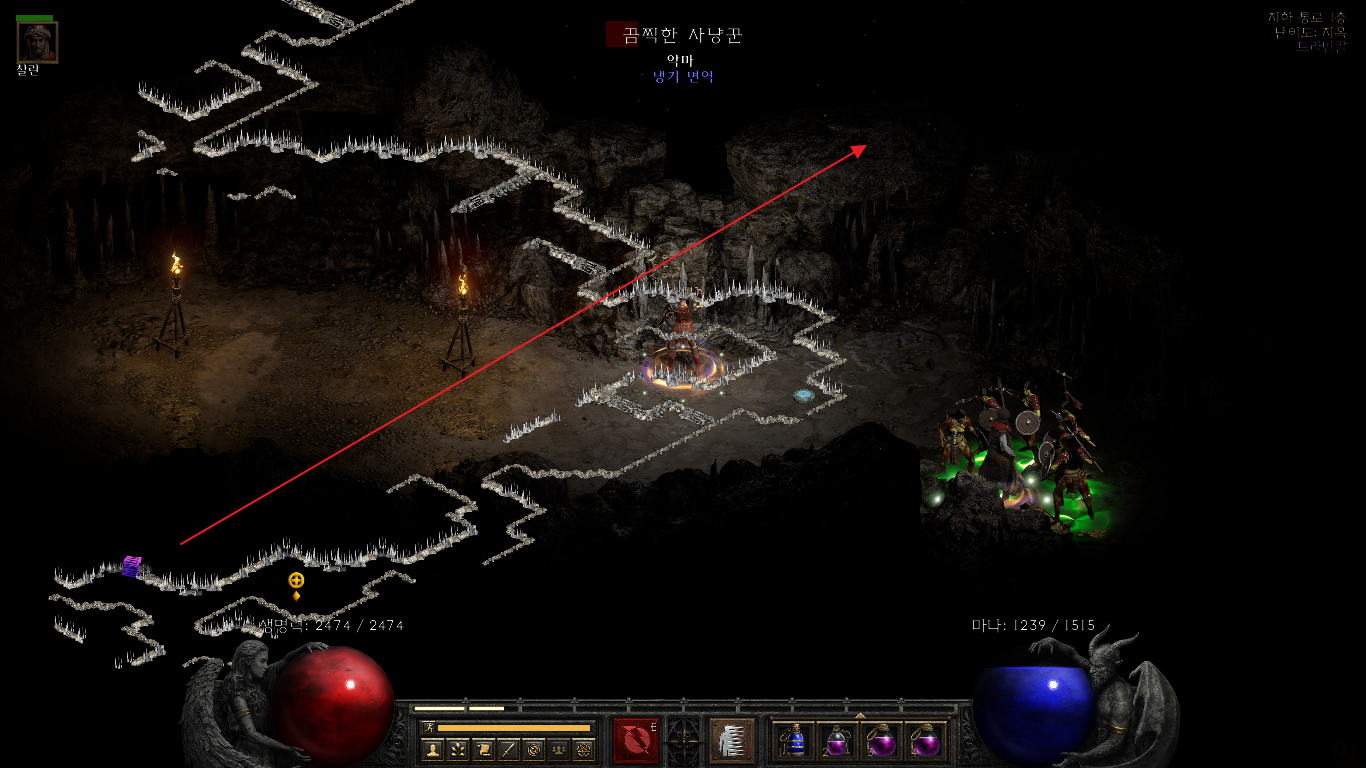This screenshot has width=1366, height=768.
Task: Expand the potion belt with the arrow
Action: (x=860, y=715)
